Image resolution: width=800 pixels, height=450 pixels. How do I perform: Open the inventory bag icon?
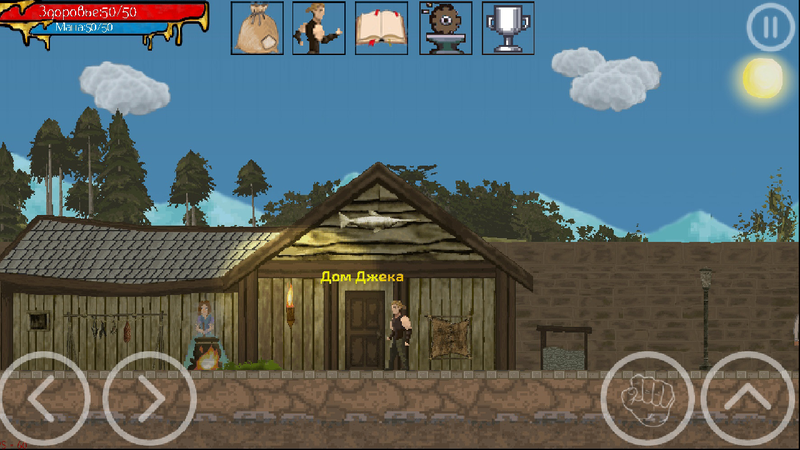(x=257, y=28)
